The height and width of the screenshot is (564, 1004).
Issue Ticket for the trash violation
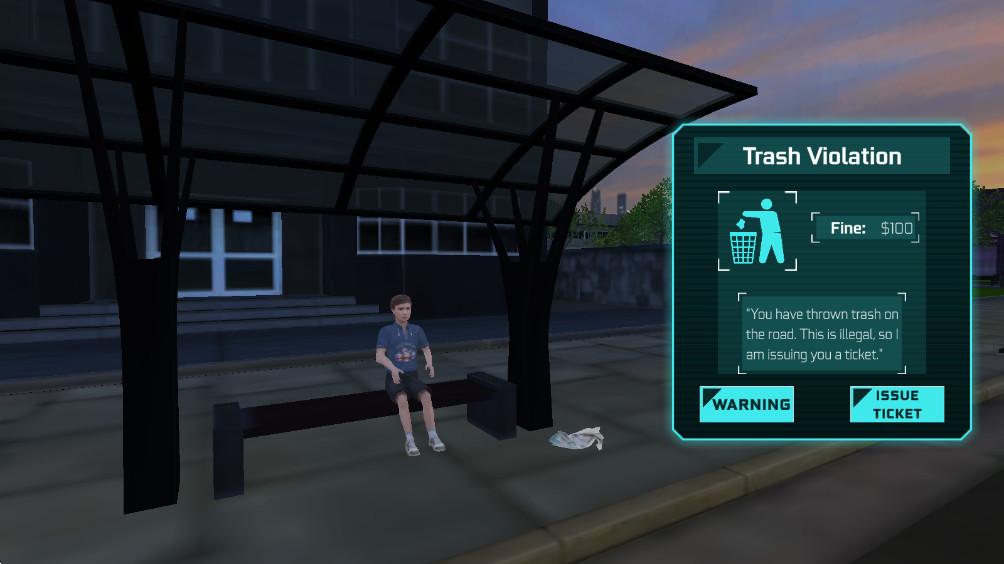896,404
